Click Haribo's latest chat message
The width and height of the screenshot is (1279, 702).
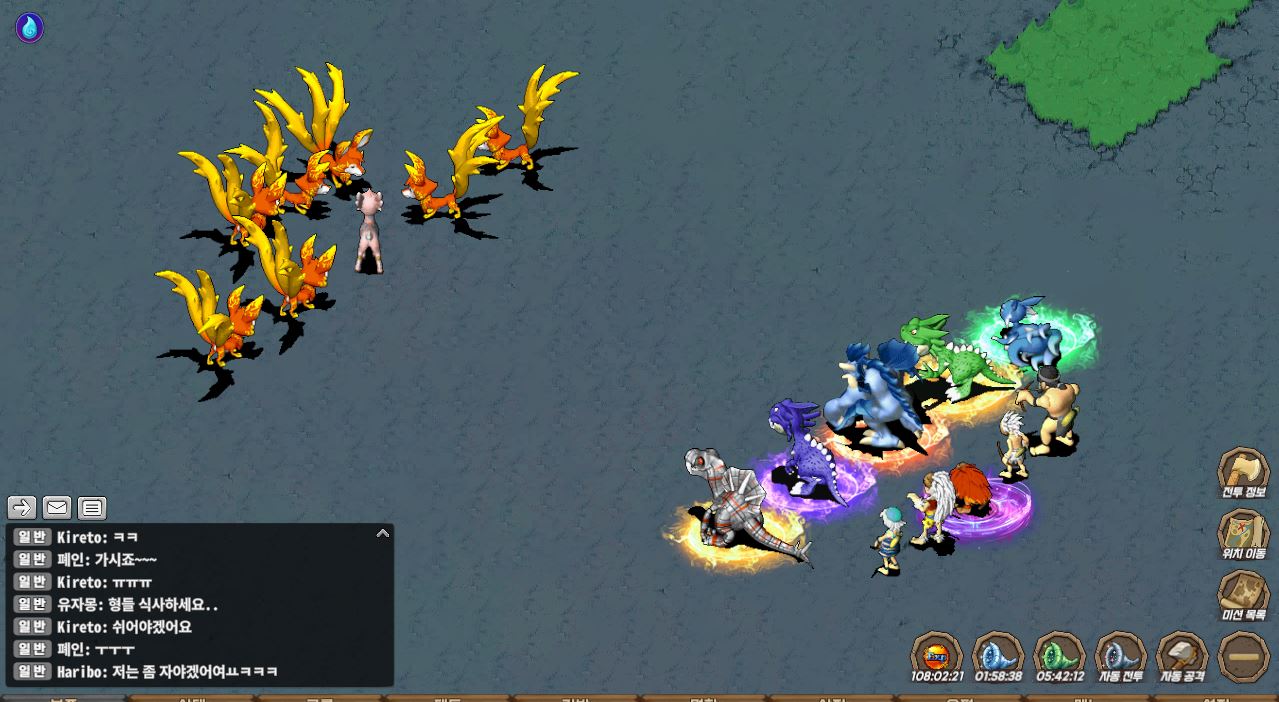tap(167, 672)
